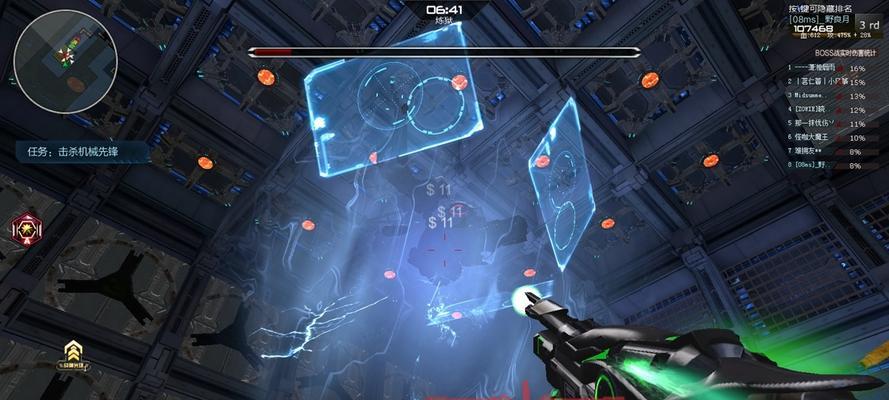The image size is (889, 400).
Task: Select the first-place 16% ranking row
Action: 826,68
